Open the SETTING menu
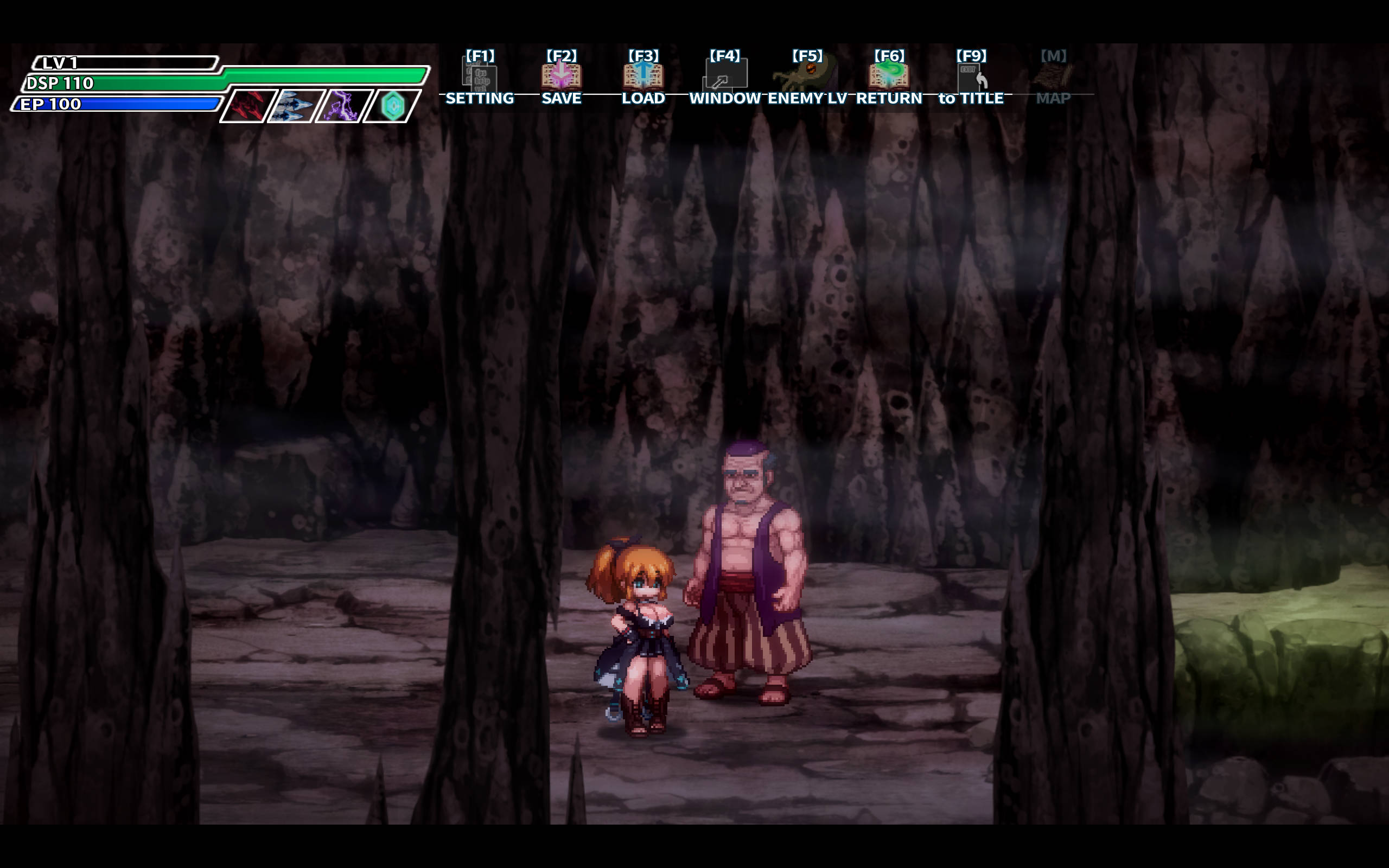The height and width of the screenshot is (868, 1389). 480,78
